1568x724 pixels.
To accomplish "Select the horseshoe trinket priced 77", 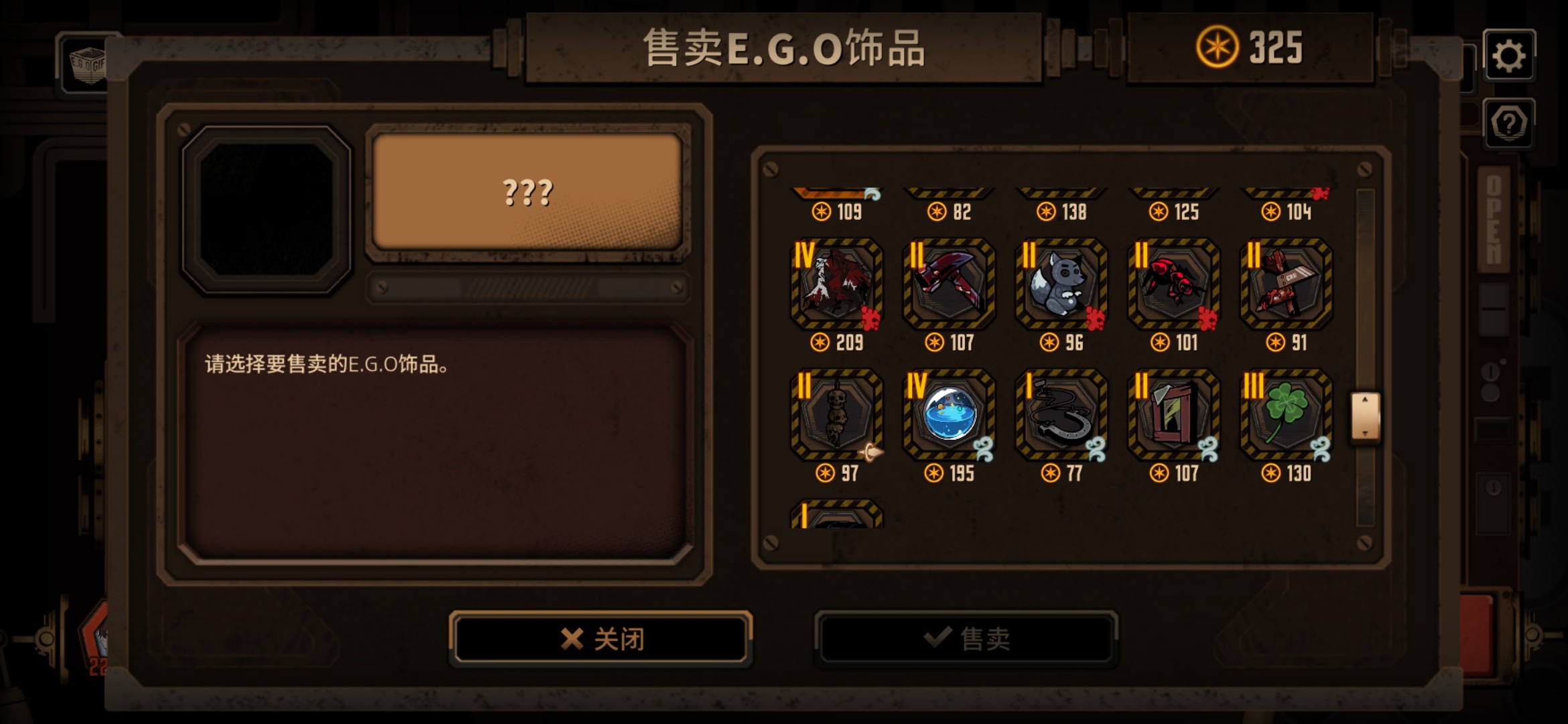I will pos(1060,417).
